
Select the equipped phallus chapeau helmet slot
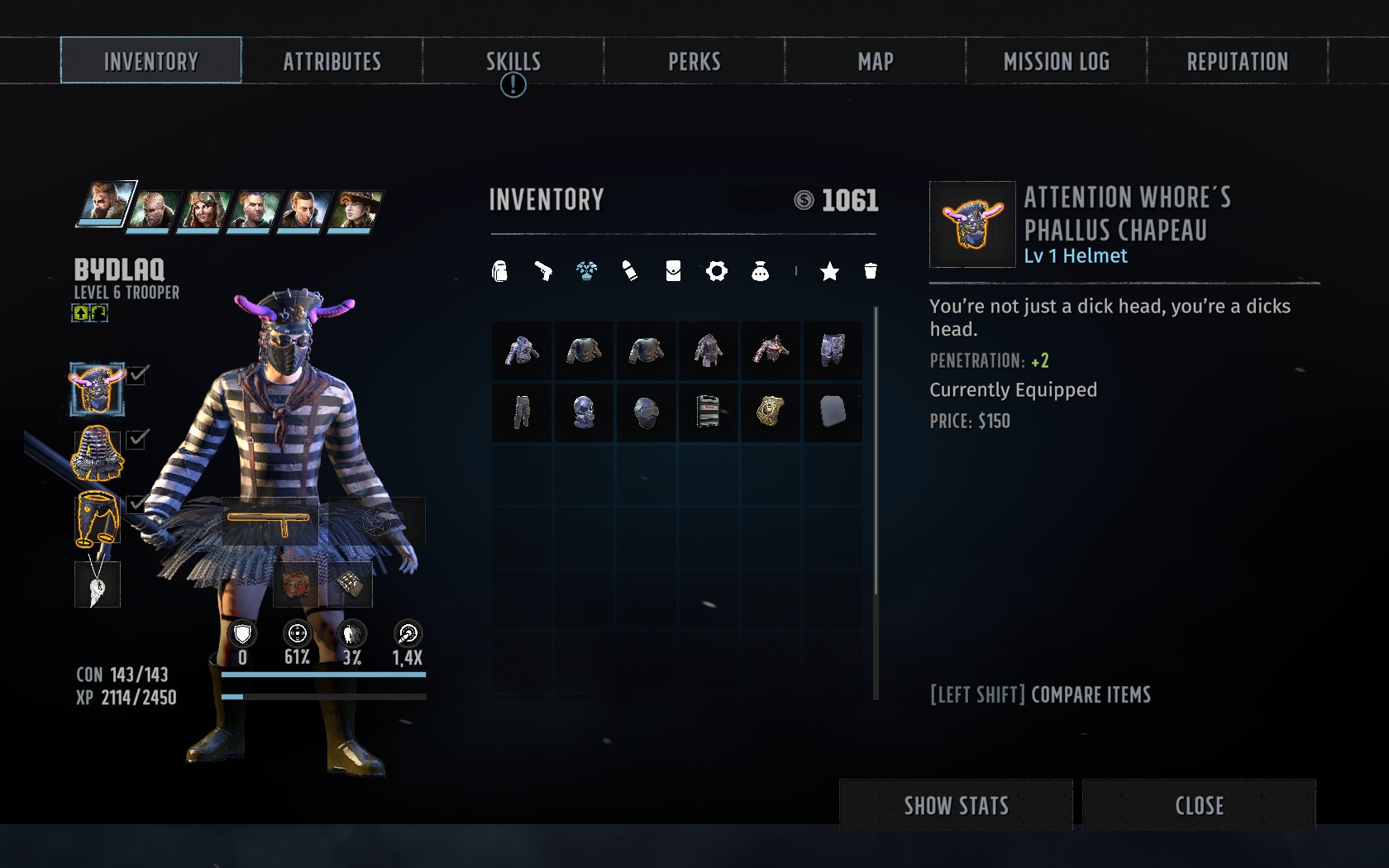click(x=97, y=389)
